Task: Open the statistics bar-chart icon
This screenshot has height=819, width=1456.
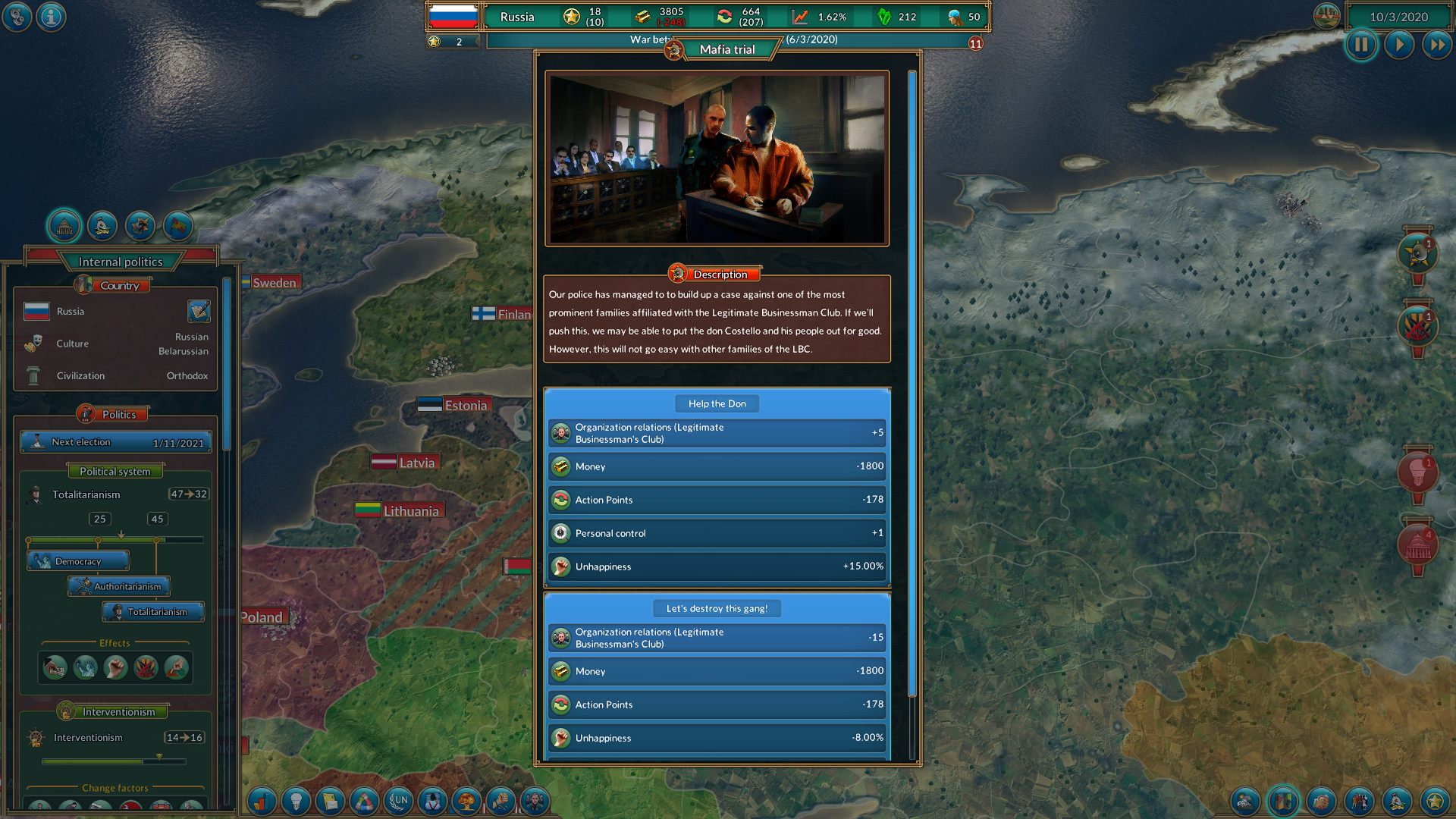Action: [261, 801]
